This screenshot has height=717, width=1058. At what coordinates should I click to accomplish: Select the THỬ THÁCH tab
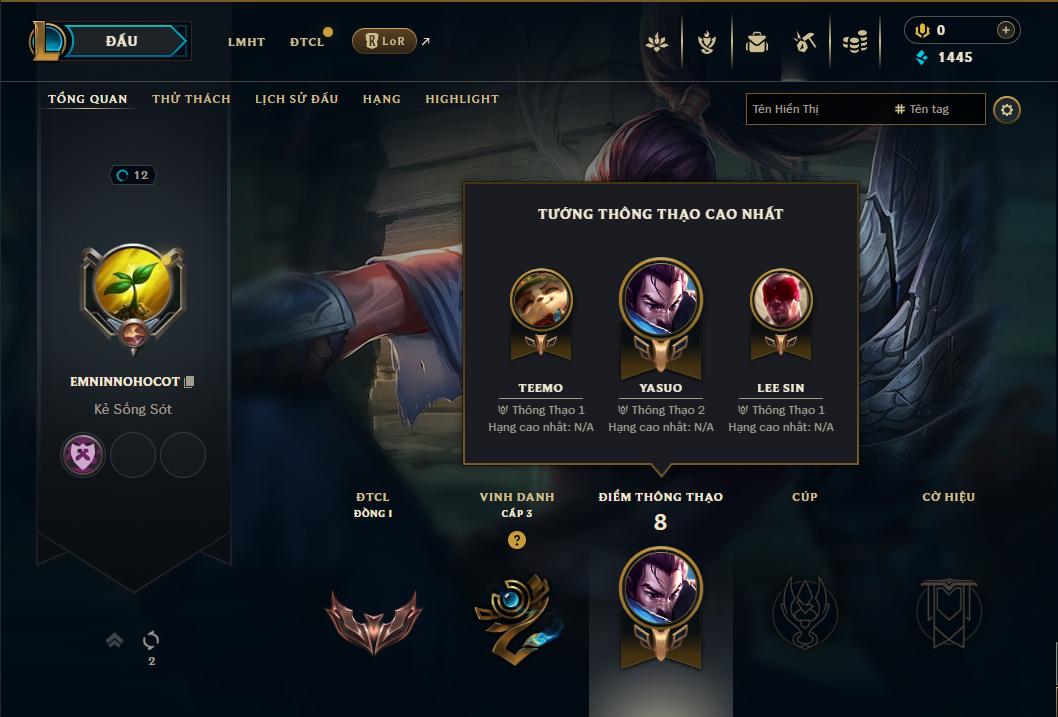click(191, 99)
